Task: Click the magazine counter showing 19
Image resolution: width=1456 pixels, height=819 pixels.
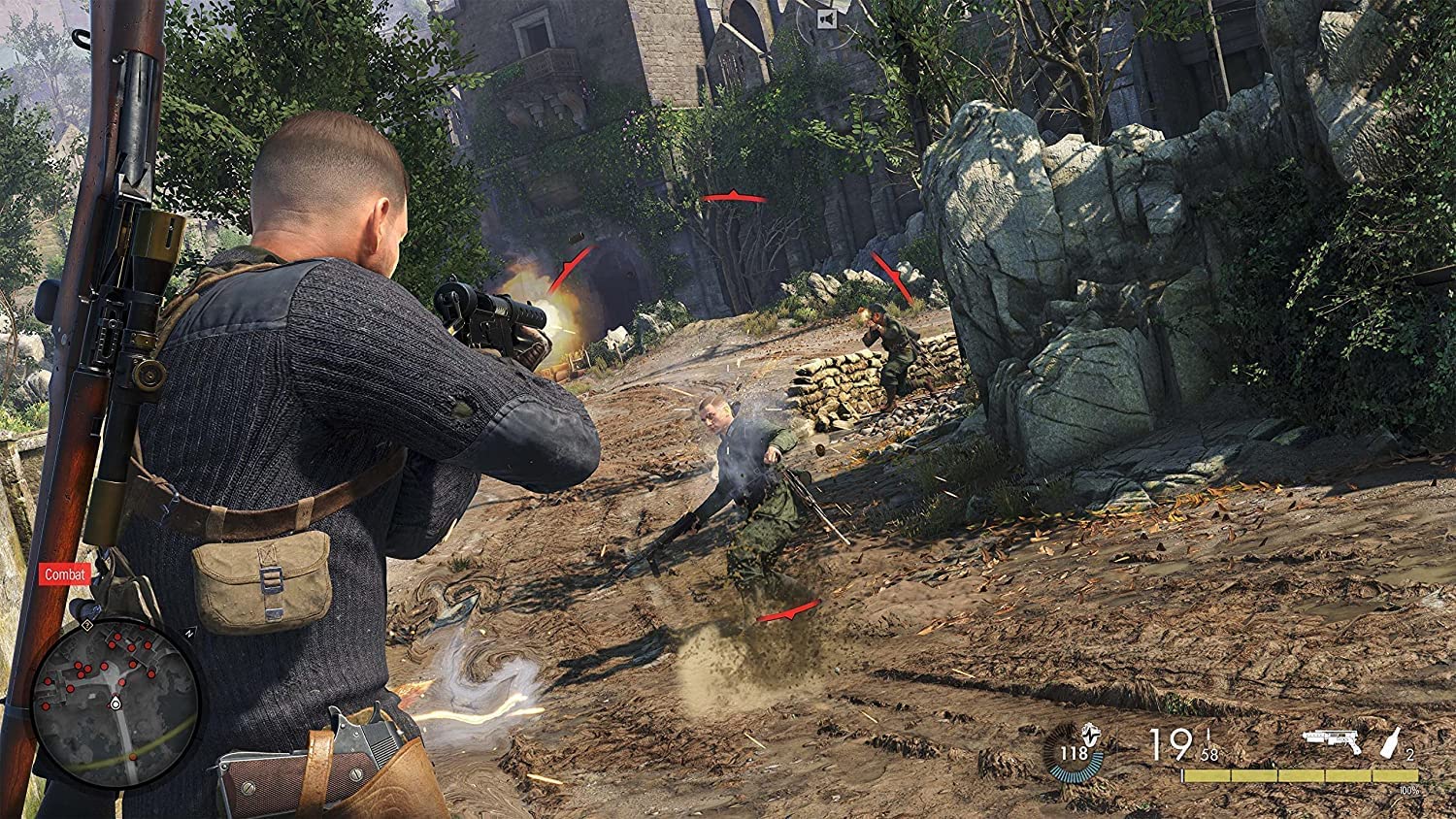Action: [1170, 745]
